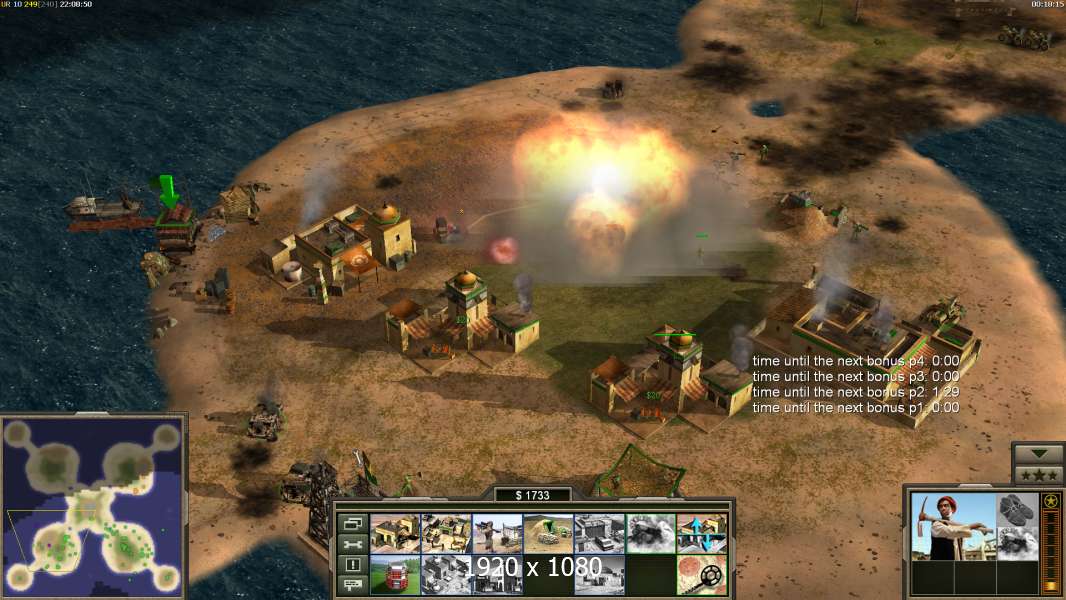Click the gold star rank emblem
The width and height of the screenshot is (1066, 600).
tap(1050, 501)
